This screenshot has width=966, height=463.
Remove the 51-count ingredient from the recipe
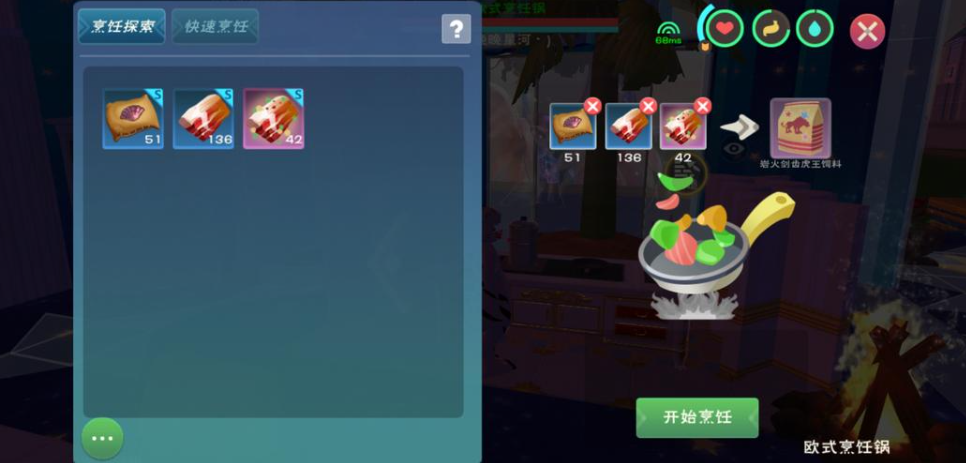(592, 106)
